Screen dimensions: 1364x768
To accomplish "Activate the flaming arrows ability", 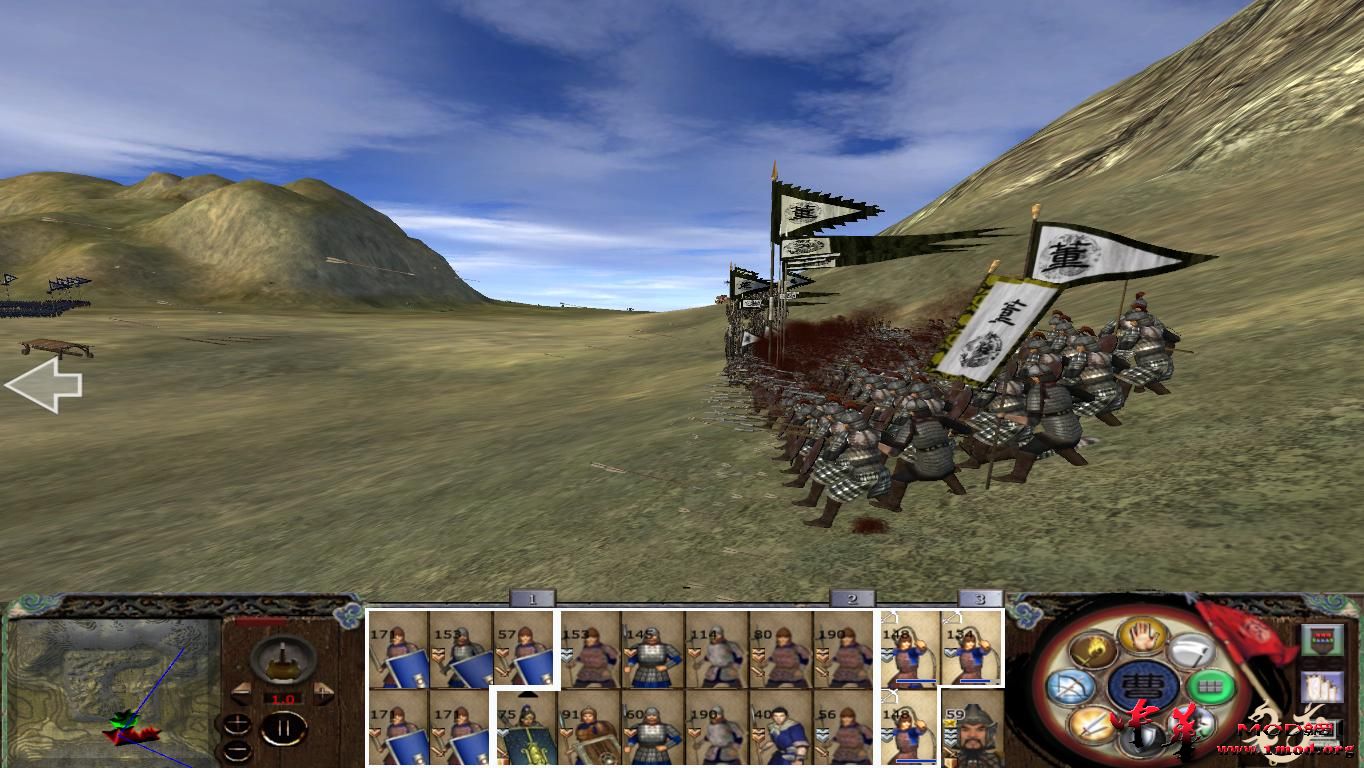I will pos(1093,650).
